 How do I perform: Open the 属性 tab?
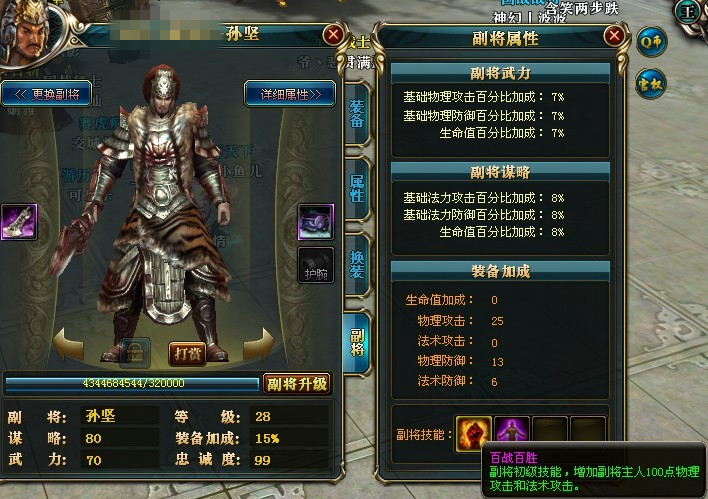[x=357, y=187]
